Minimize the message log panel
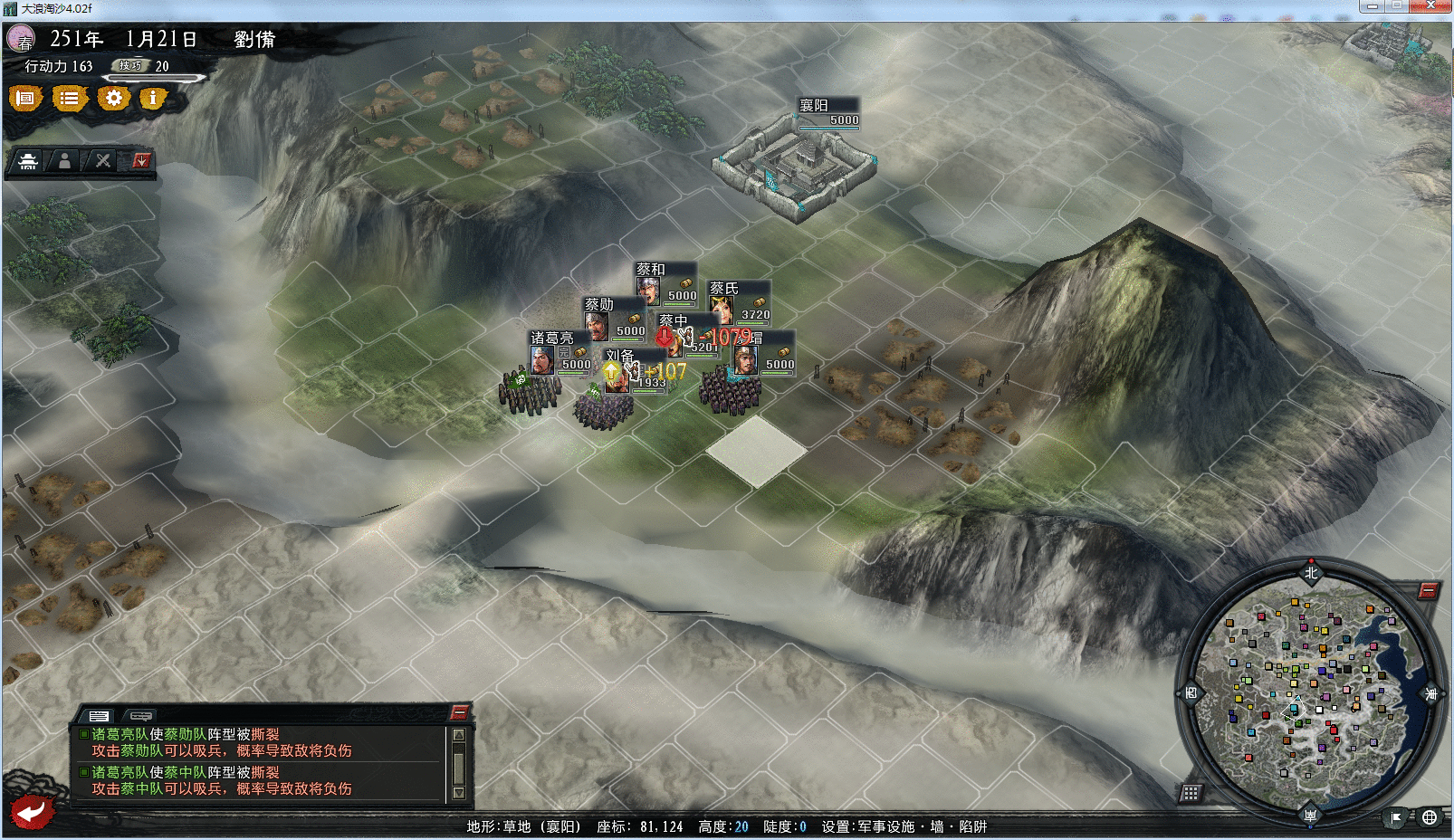 [459, 712]
